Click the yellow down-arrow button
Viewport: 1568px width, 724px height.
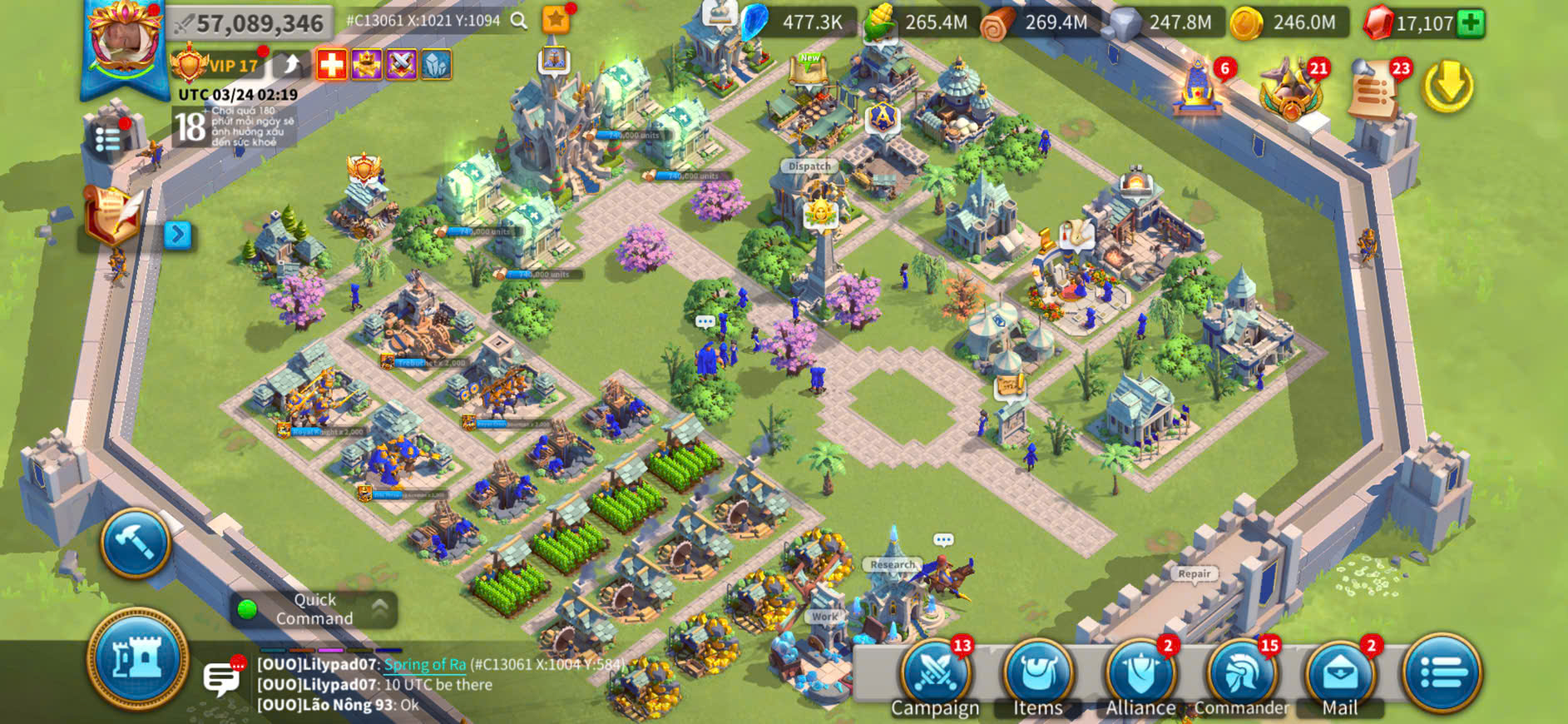[1447, 86]
